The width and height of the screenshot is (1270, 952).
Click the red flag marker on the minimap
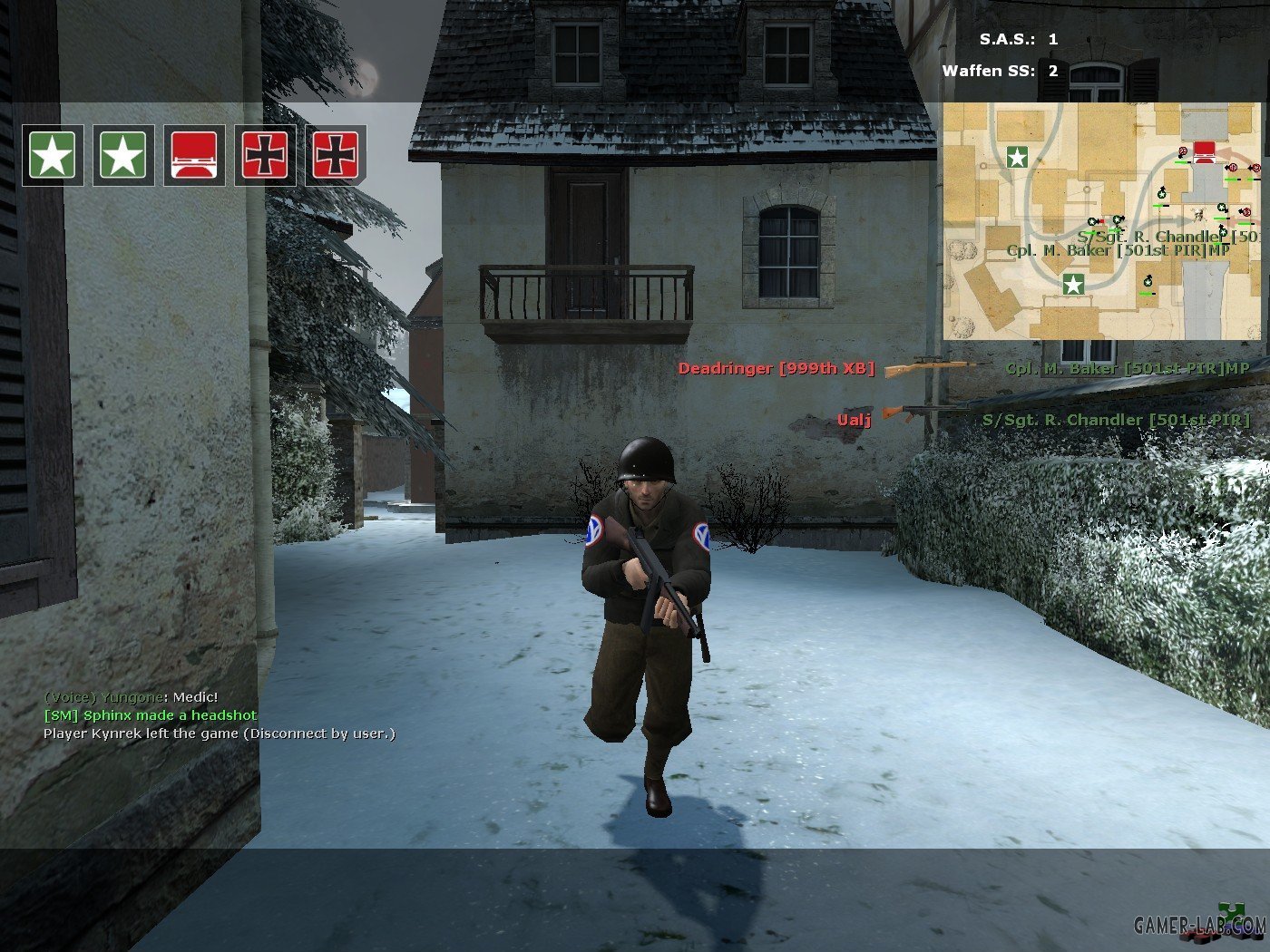(1204, 151)
